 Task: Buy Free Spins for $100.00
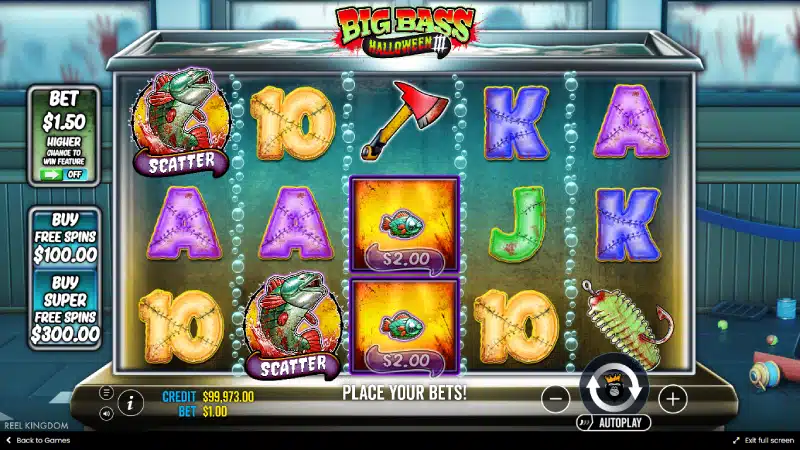64,237
